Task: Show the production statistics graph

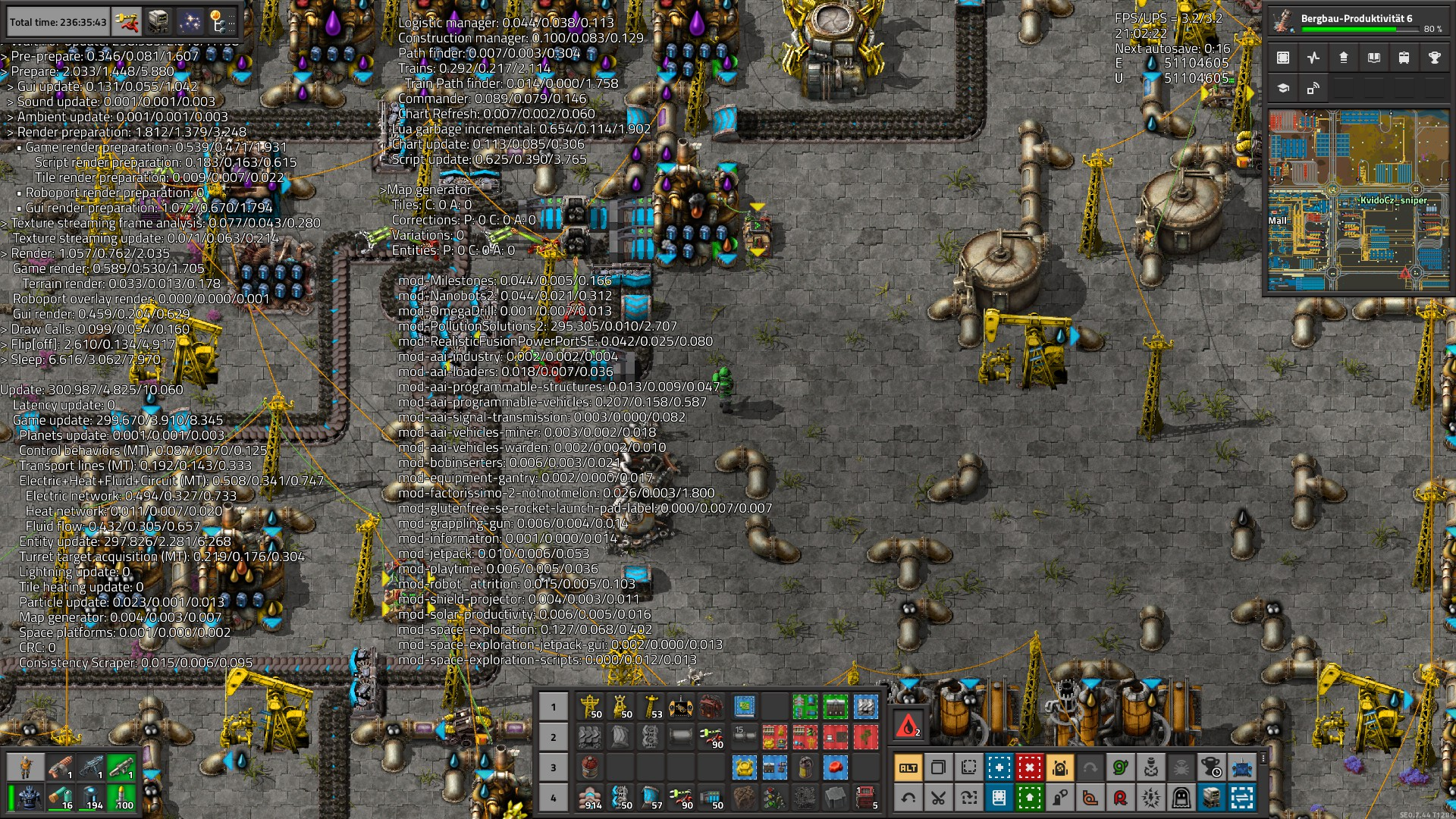Action: click(1313, 58)
